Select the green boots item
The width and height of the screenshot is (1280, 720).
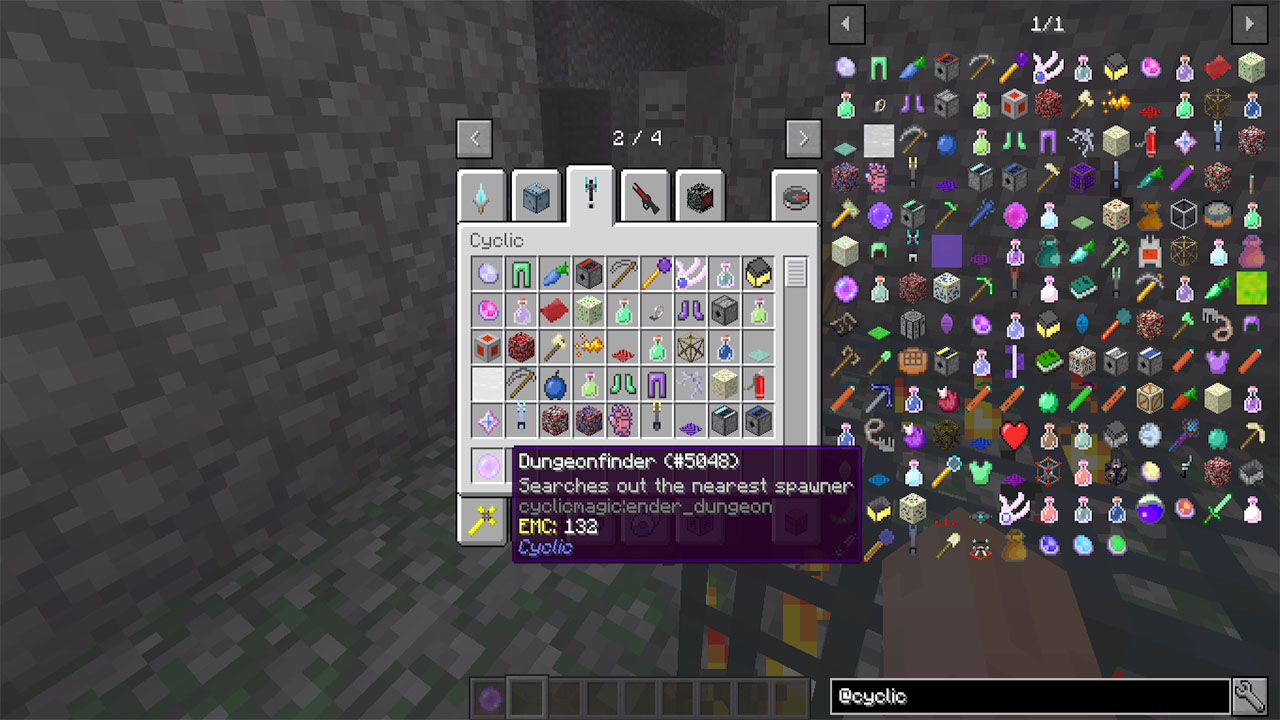click(623, 382)
